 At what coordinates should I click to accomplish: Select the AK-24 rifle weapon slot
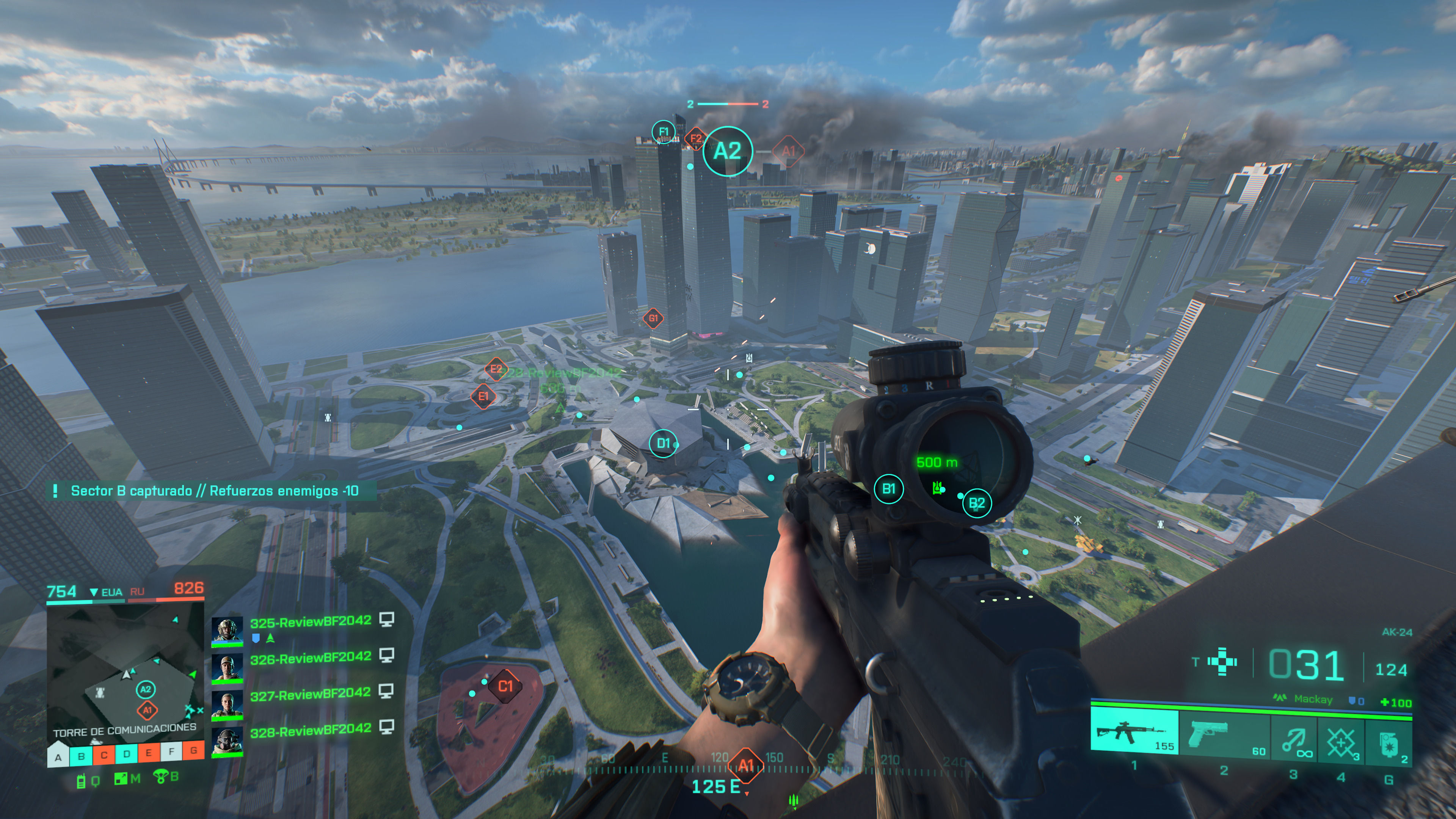[x=1134, y=733]
